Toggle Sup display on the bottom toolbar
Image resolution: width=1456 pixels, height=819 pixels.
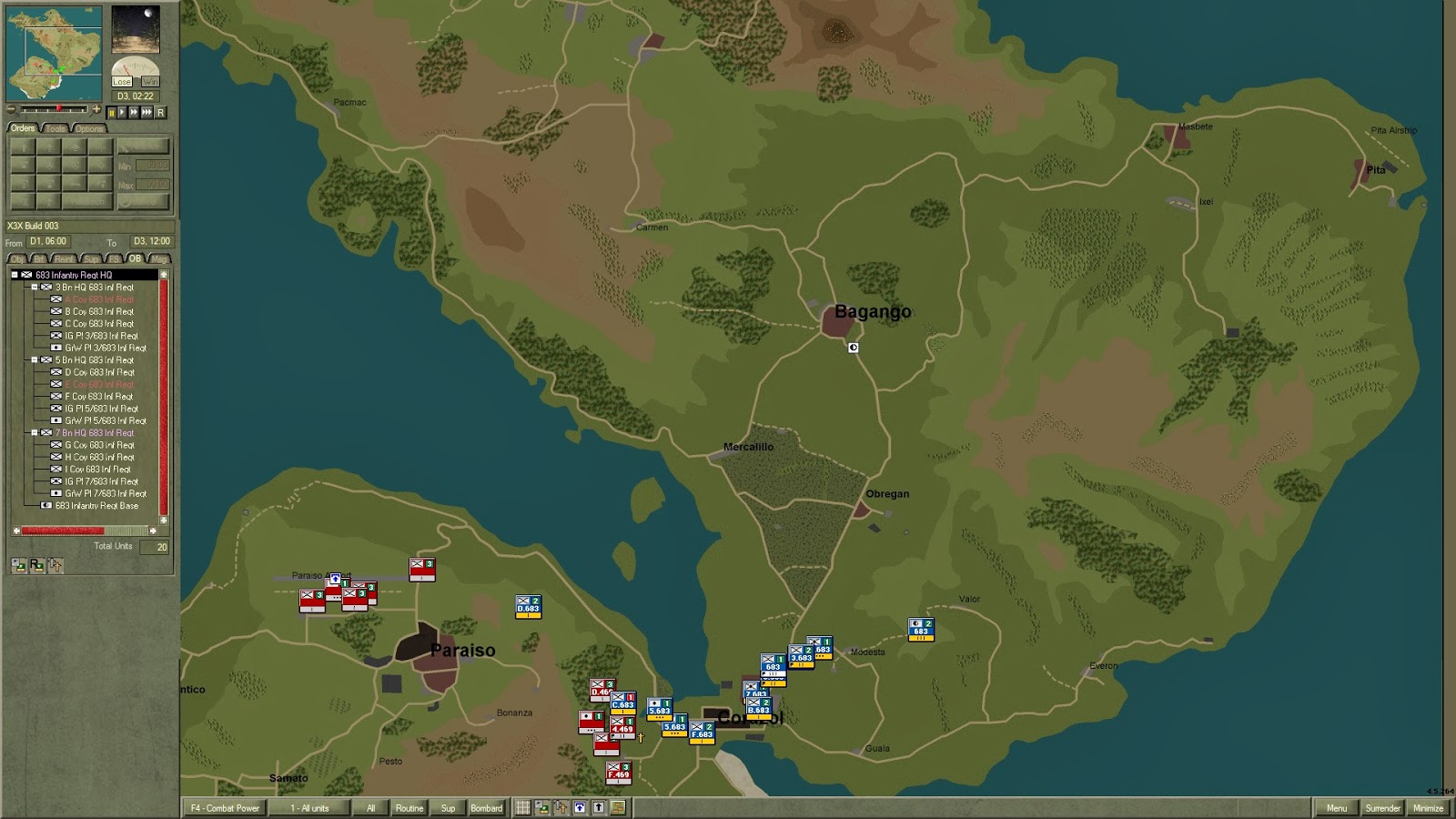click(x=448, y=807)
